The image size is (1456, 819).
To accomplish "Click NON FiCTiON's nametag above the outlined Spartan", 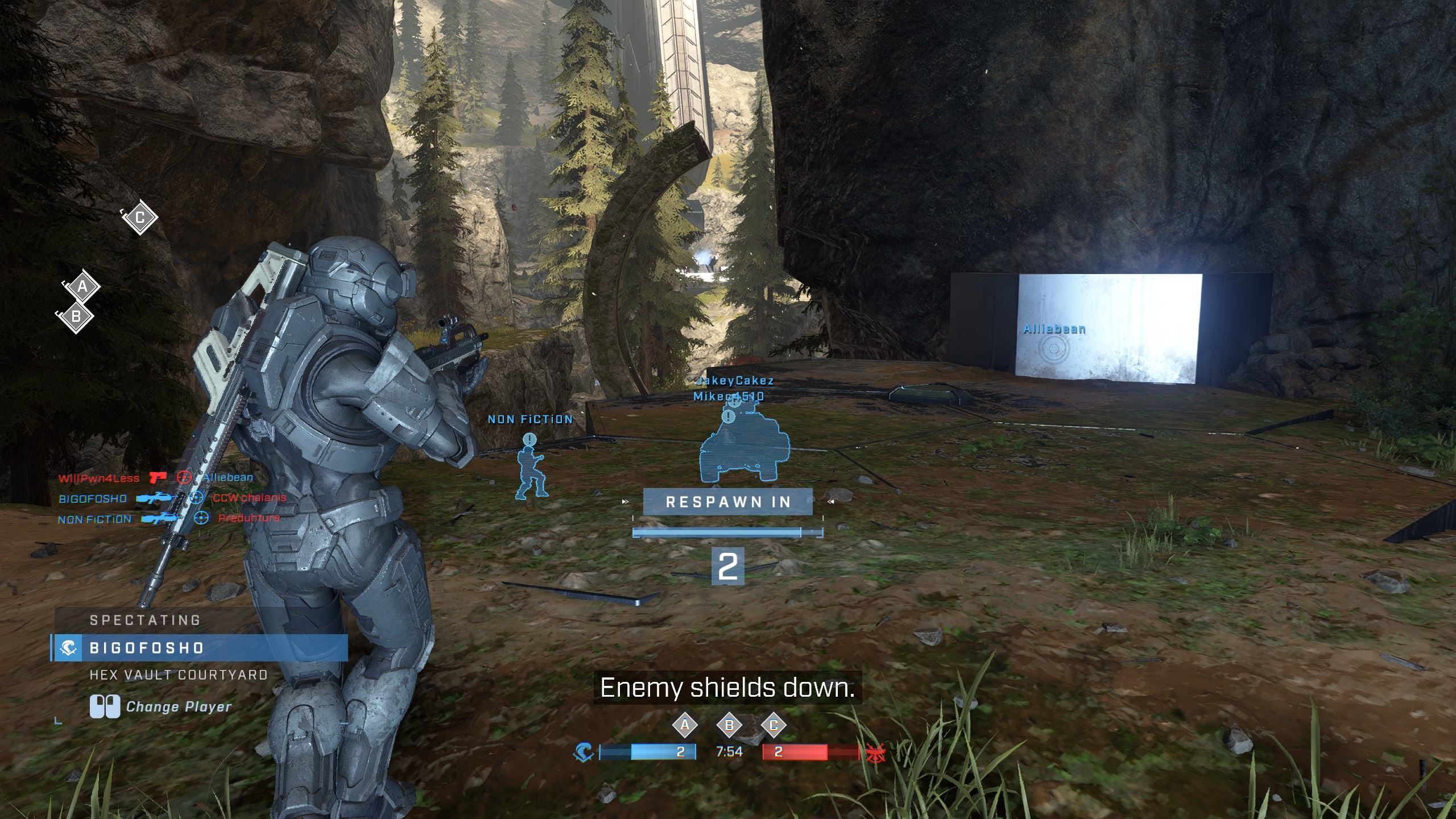I will pyautogui.click(x=530, y=420).
